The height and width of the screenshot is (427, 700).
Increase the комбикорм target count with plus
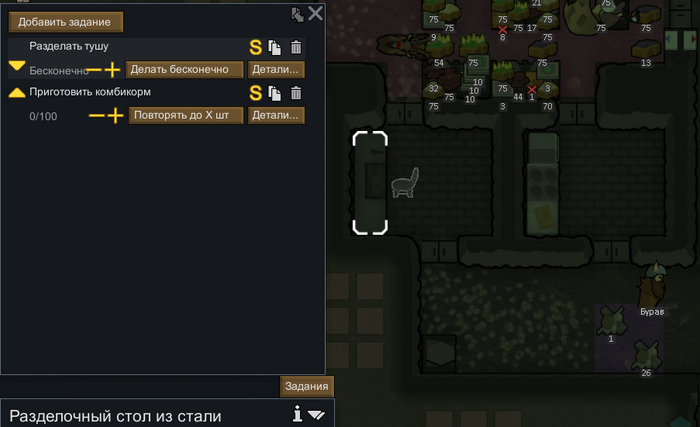click(x=114, y=116)
